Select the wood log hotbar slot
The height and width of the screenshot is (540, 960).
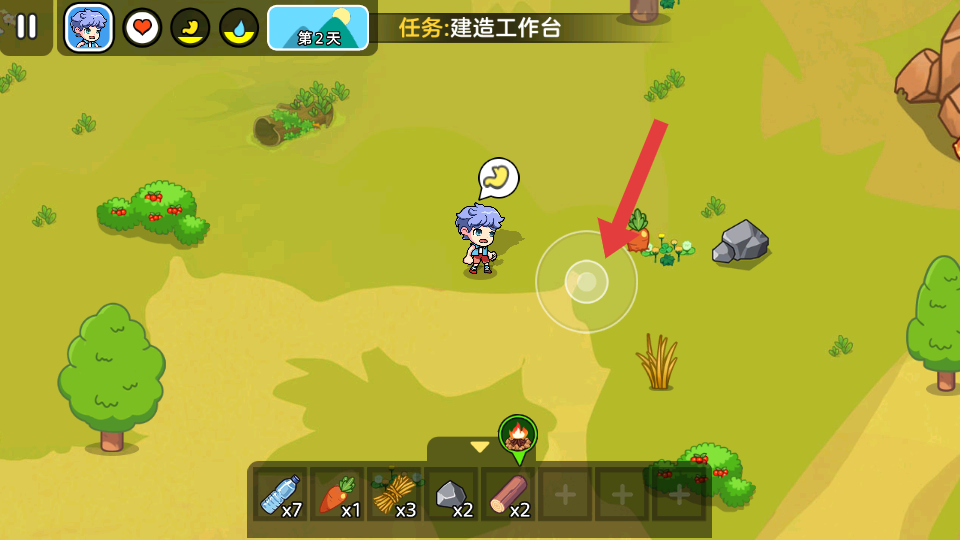tap(509, 494)
